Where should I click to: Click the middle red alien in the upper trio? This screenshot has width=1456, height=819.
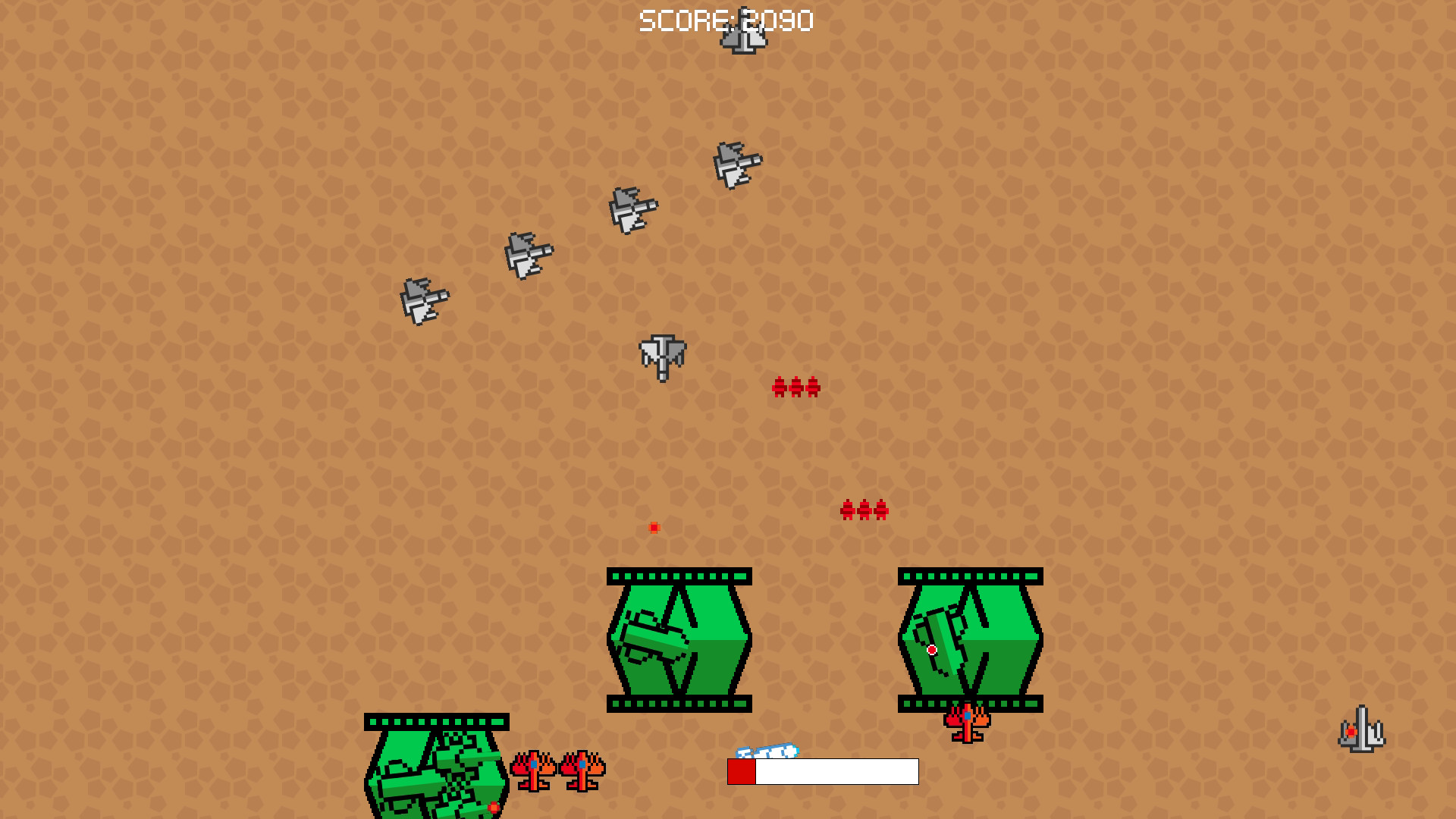795,388
